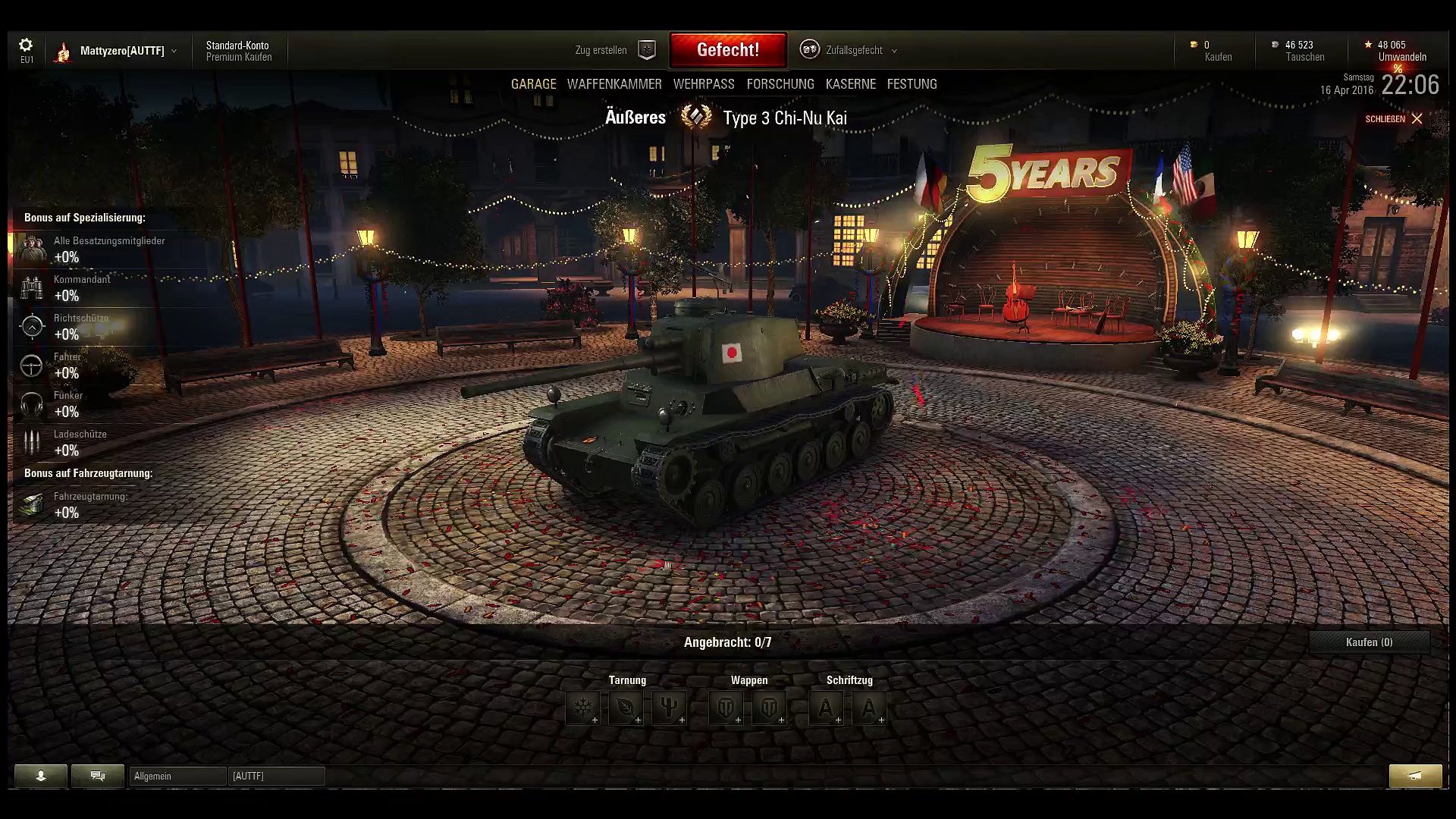Select the desert cactus camouflage slot
The height and width of the screenshot is (819, 1456).
669,708
